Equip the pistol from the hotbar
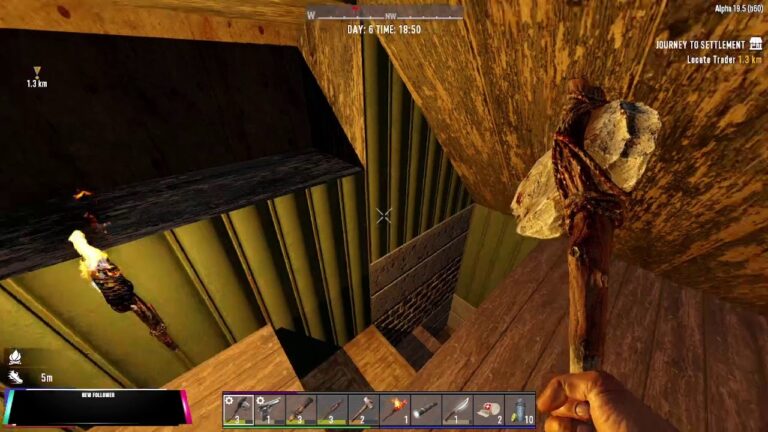The image size is (768, 432). click(269, 409)
